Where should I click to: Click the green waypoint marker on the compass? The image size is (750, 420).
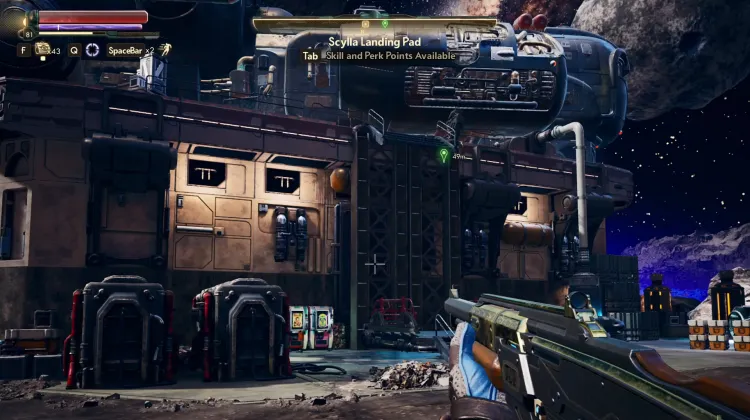(x=385, y=22)
